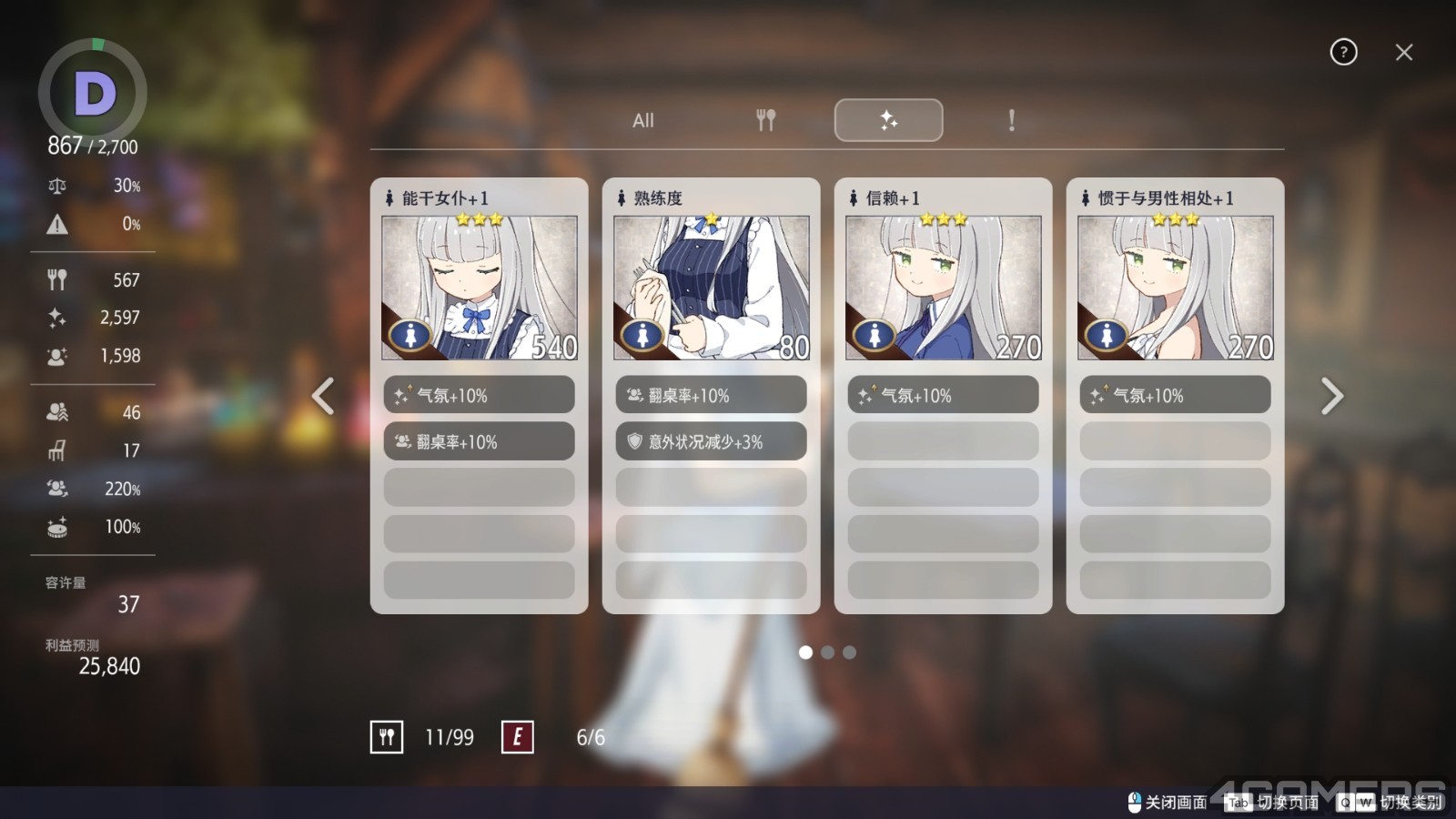This screenshot has width=1456, height=819.
Task: Switch to the exclamation mark tab
Action: (x=1011, y=120)
